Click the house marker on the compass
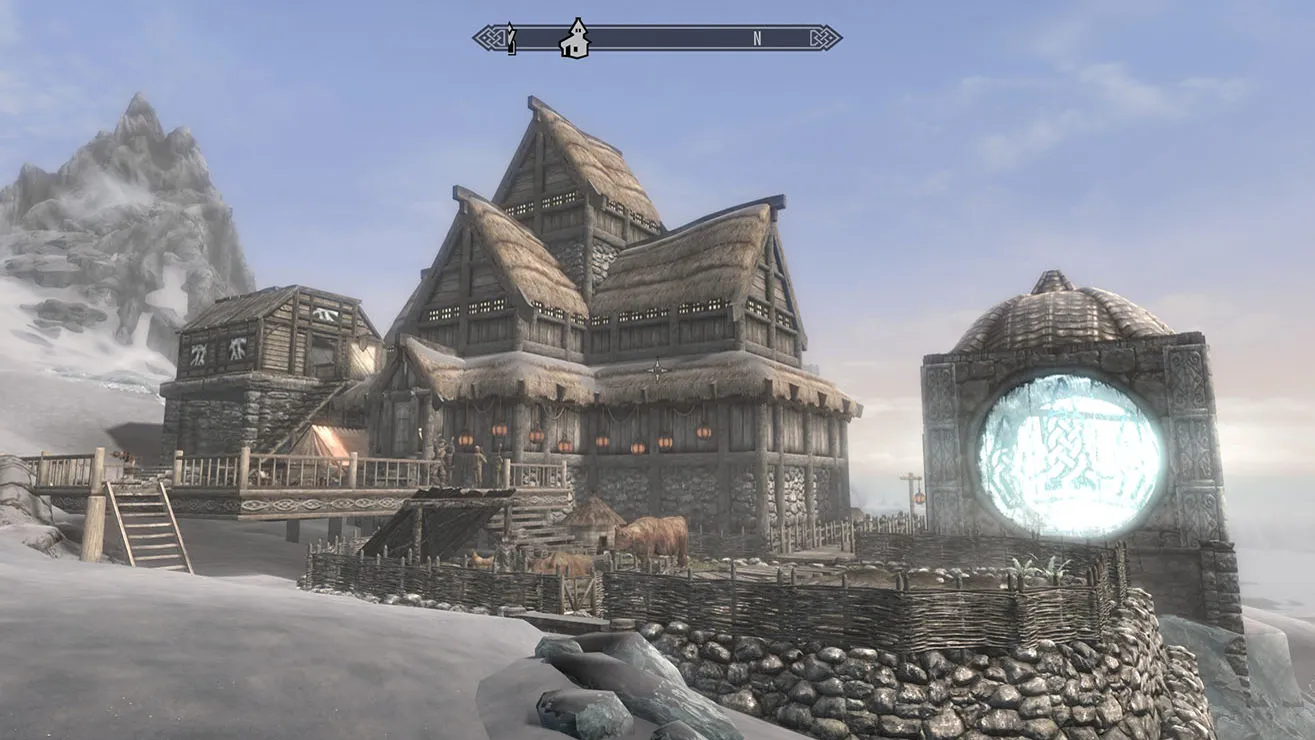 click(x=575, y=39)
